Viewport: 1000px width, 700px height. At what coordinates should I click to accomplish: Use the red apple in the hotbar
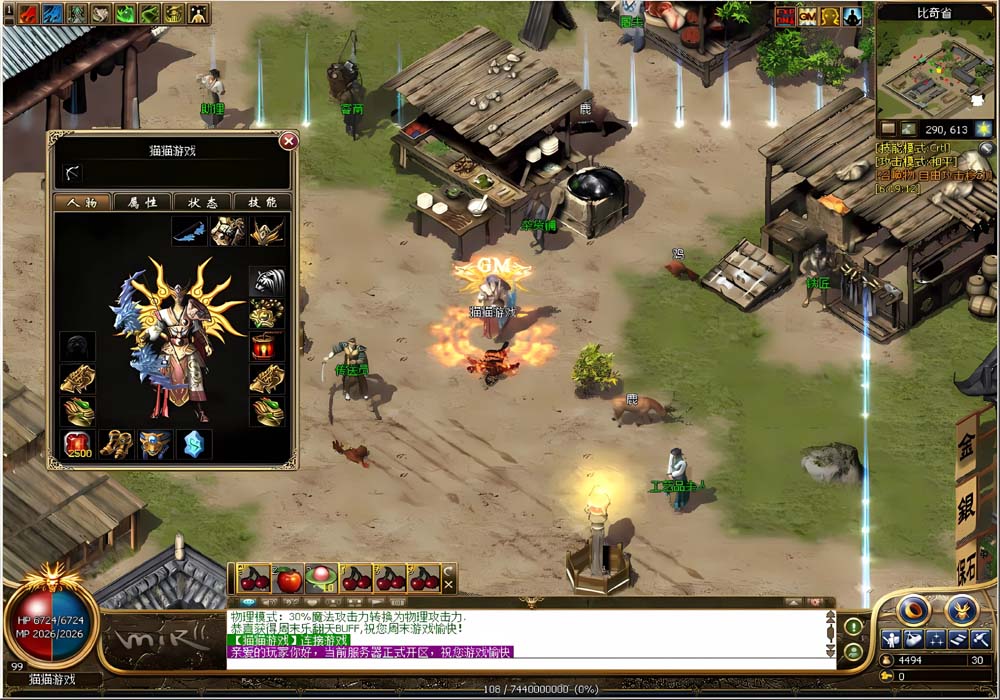tap(289, 578)
